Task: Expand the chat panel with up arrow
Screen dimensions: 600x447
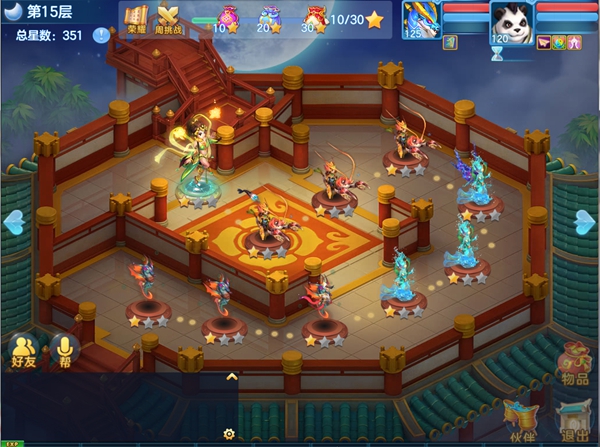Action: coord(231,377)
